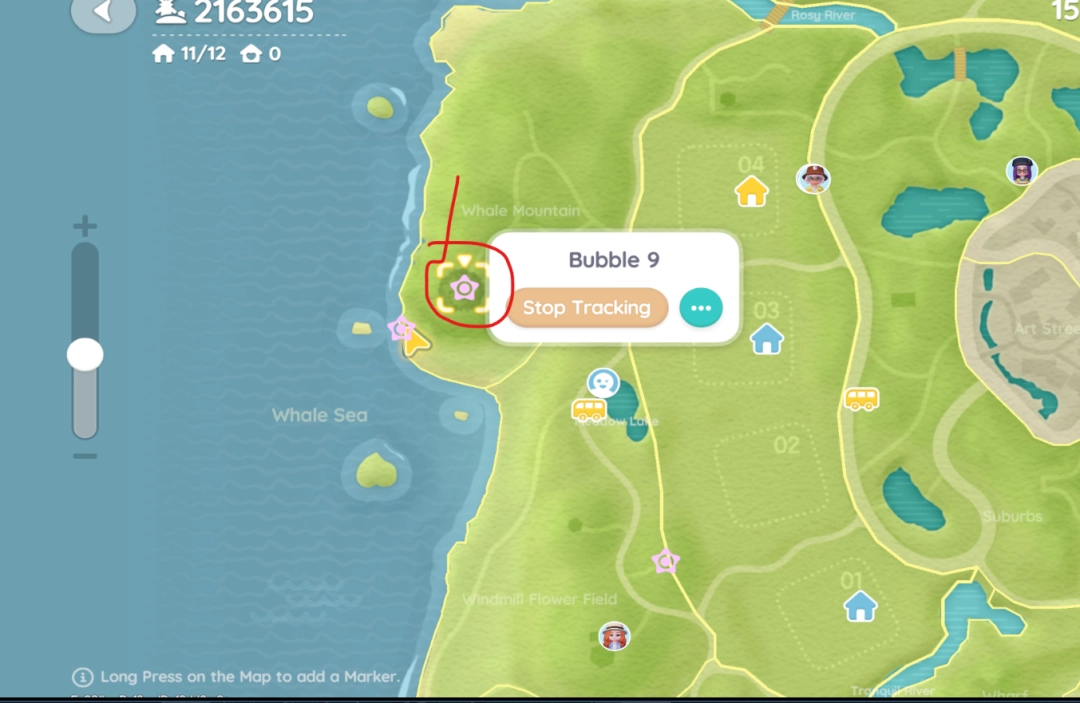Go back with the arrow button
Viewport: 1080px width, 703px height.
[103, 13]
